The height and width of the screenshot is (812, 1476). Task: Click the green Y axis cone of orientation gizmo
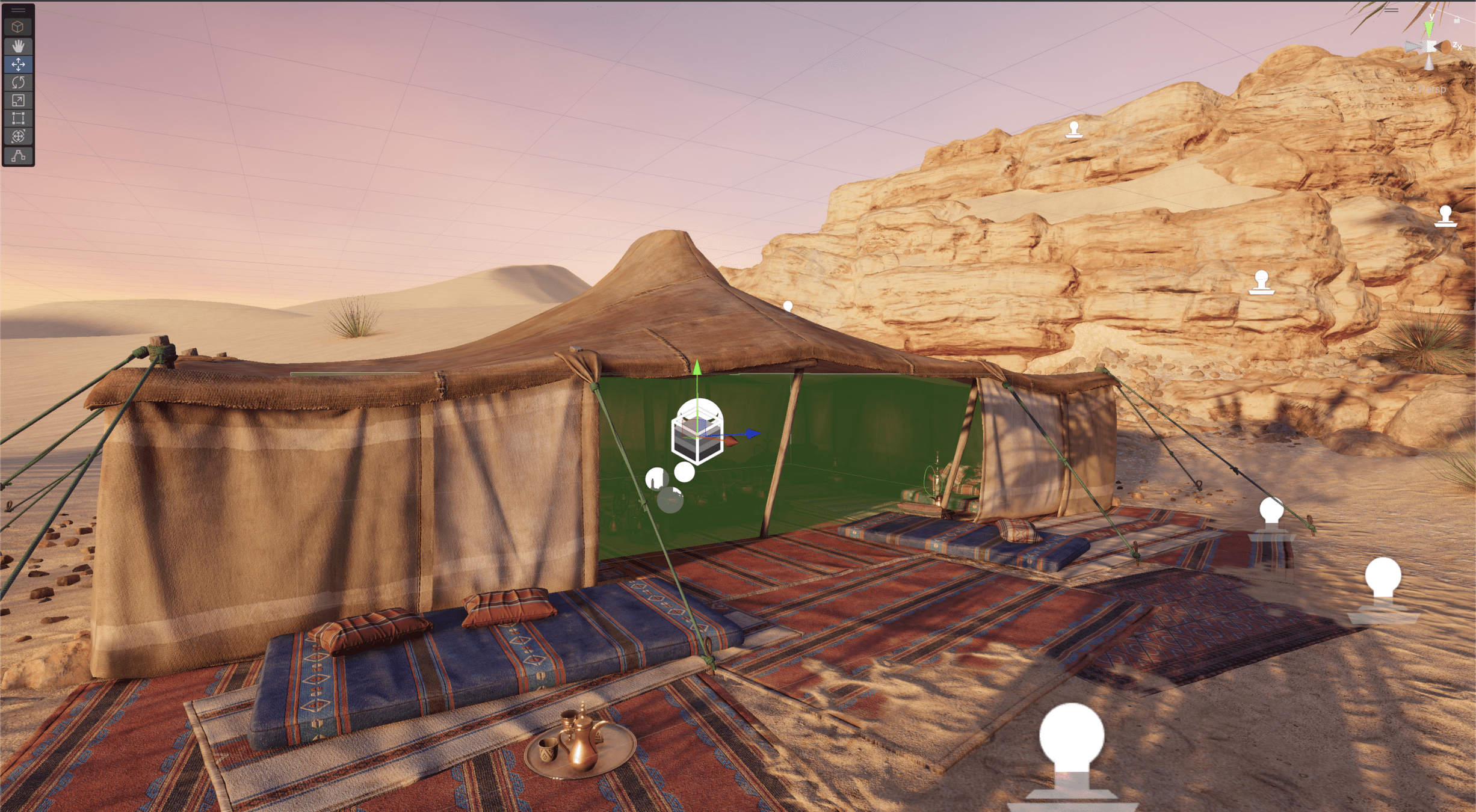pos(1429,28)
